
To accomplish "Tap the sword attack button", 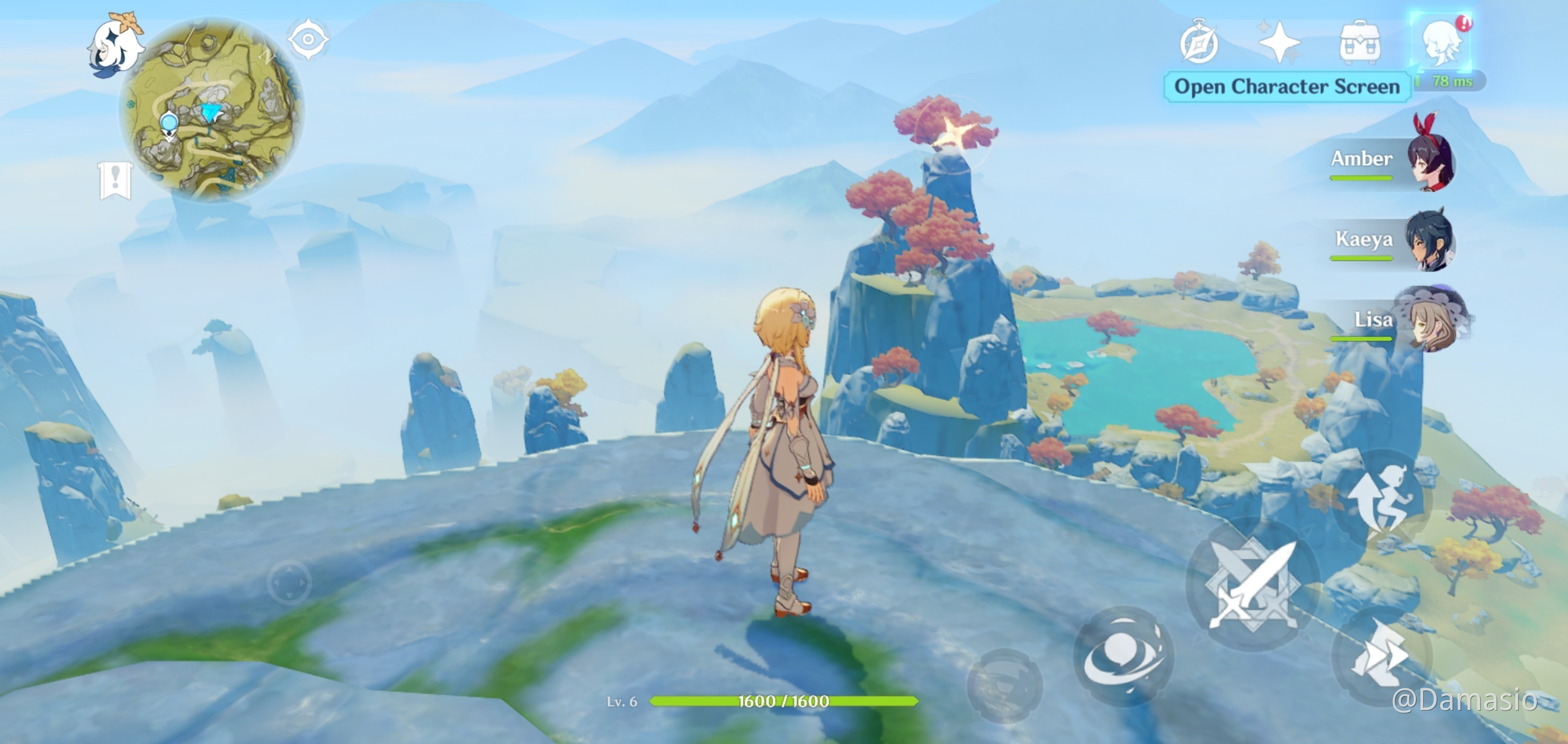I will pos(1253,585).
